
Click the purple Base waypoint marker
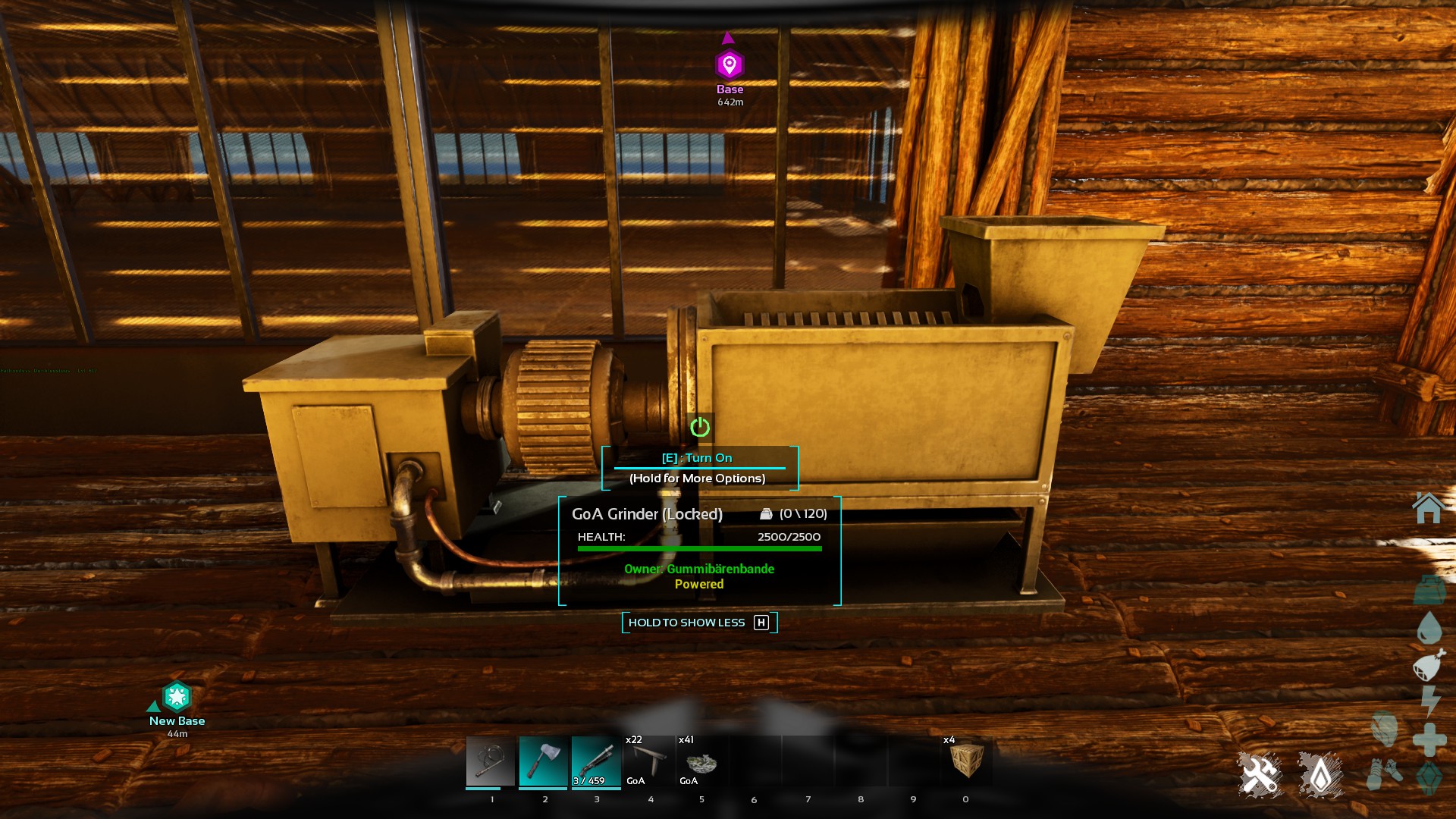pos(730,65)
